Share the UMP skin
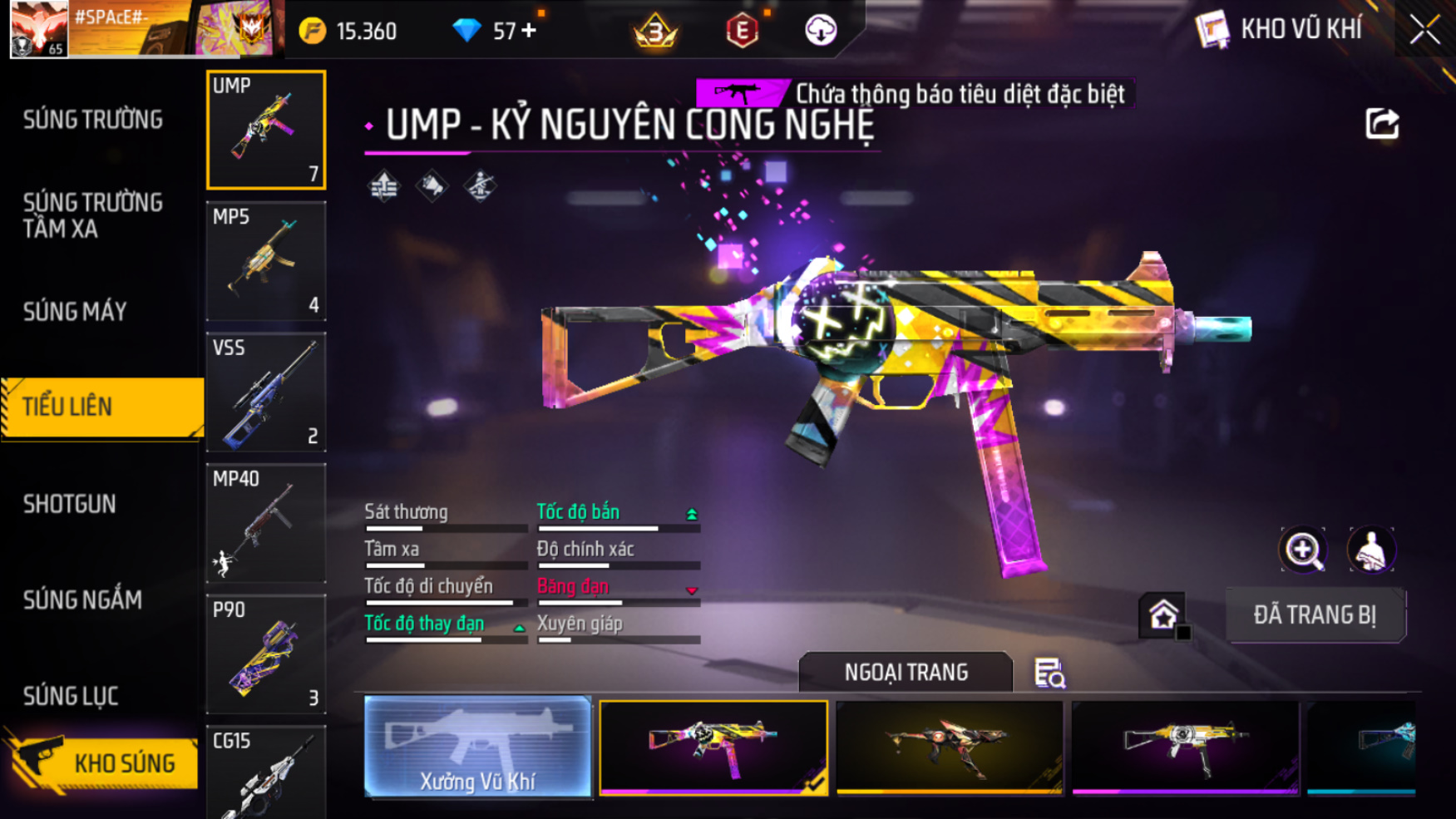The height and width of the screenshot is (819, 1456). click(1382, 124)
